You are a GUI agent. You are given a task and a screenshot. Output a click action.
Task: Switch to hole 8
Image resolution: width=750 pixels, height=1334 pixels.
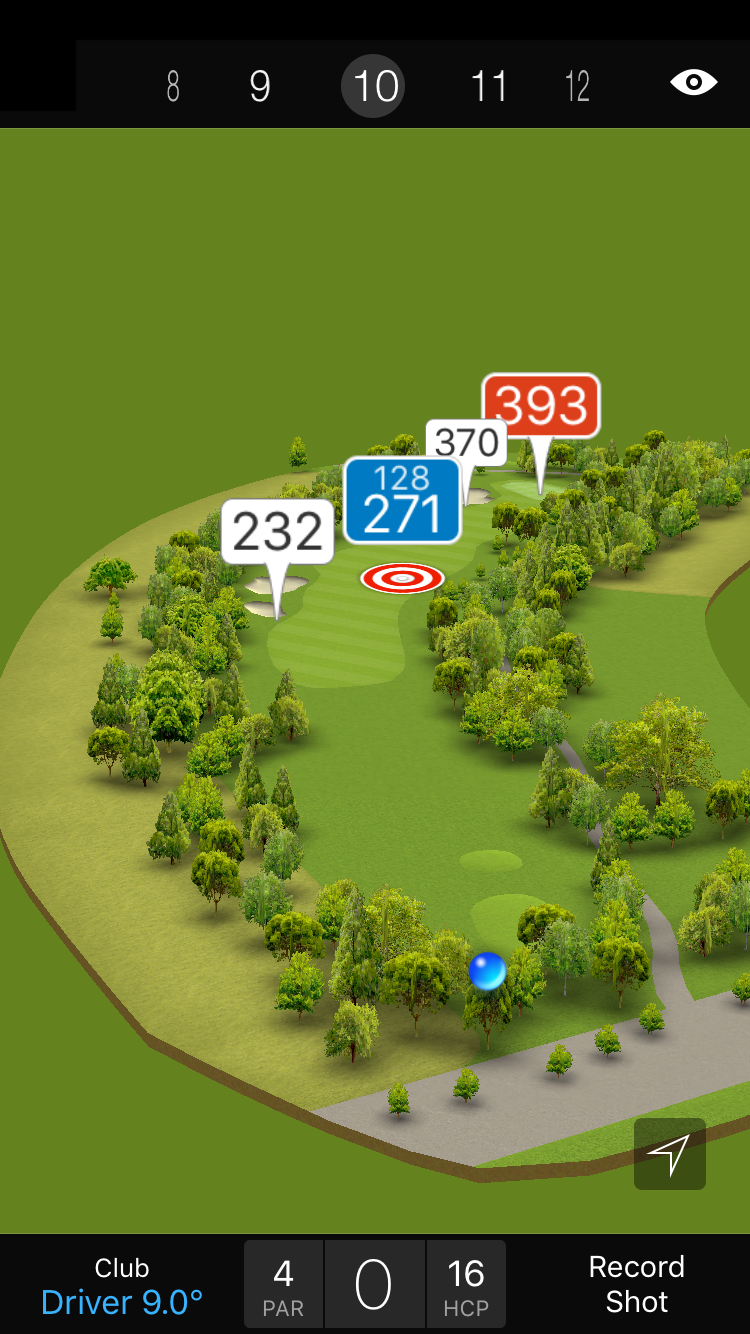173,87
